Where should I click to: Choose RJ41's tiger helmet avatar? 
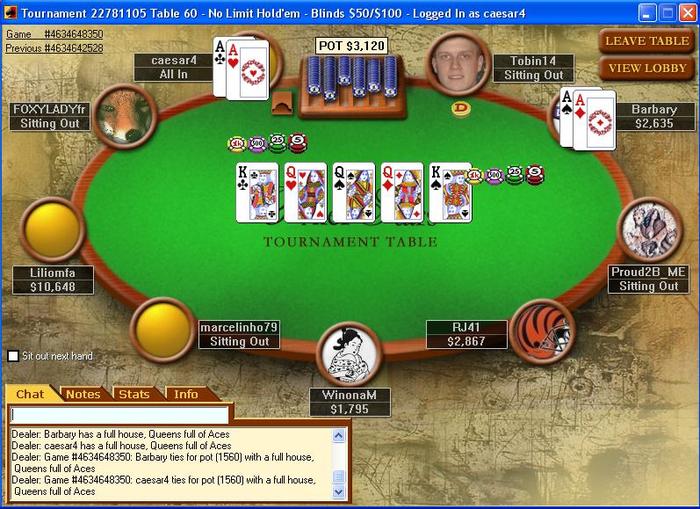[x=541, y=330]
